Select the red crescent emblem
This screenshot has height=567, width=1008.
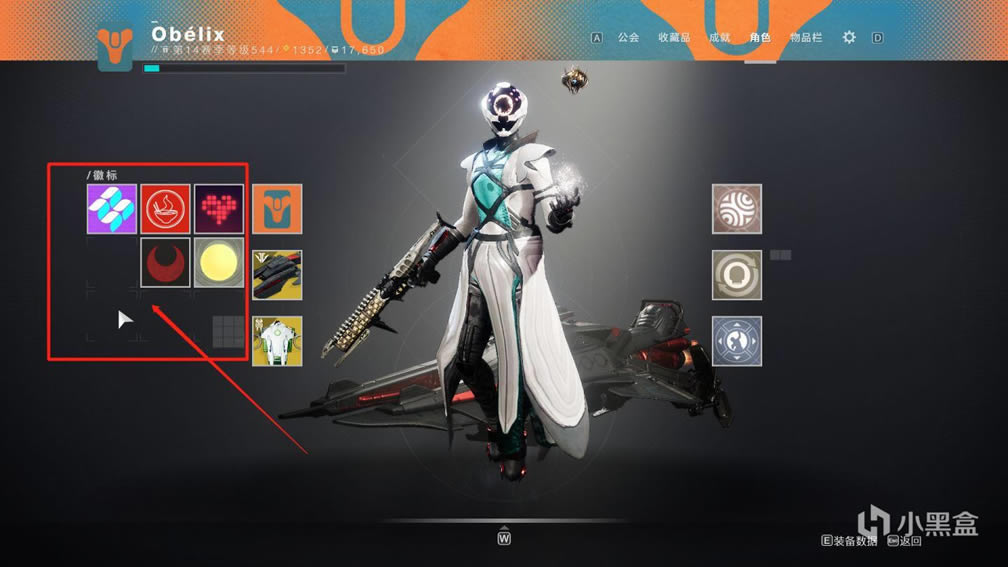(165, 262)
